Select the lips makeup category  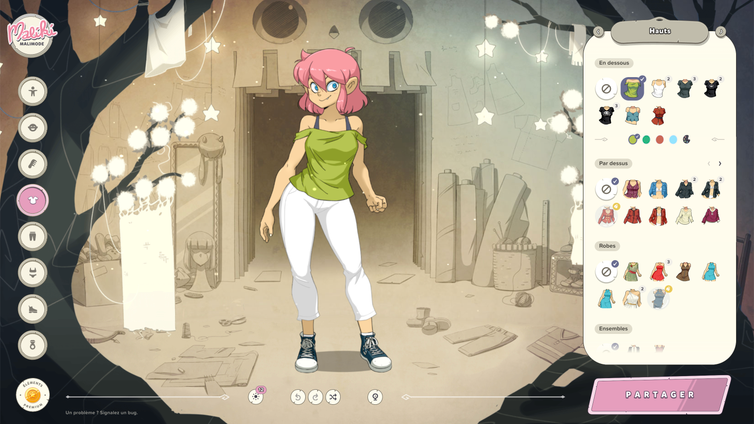click(33, 128)
